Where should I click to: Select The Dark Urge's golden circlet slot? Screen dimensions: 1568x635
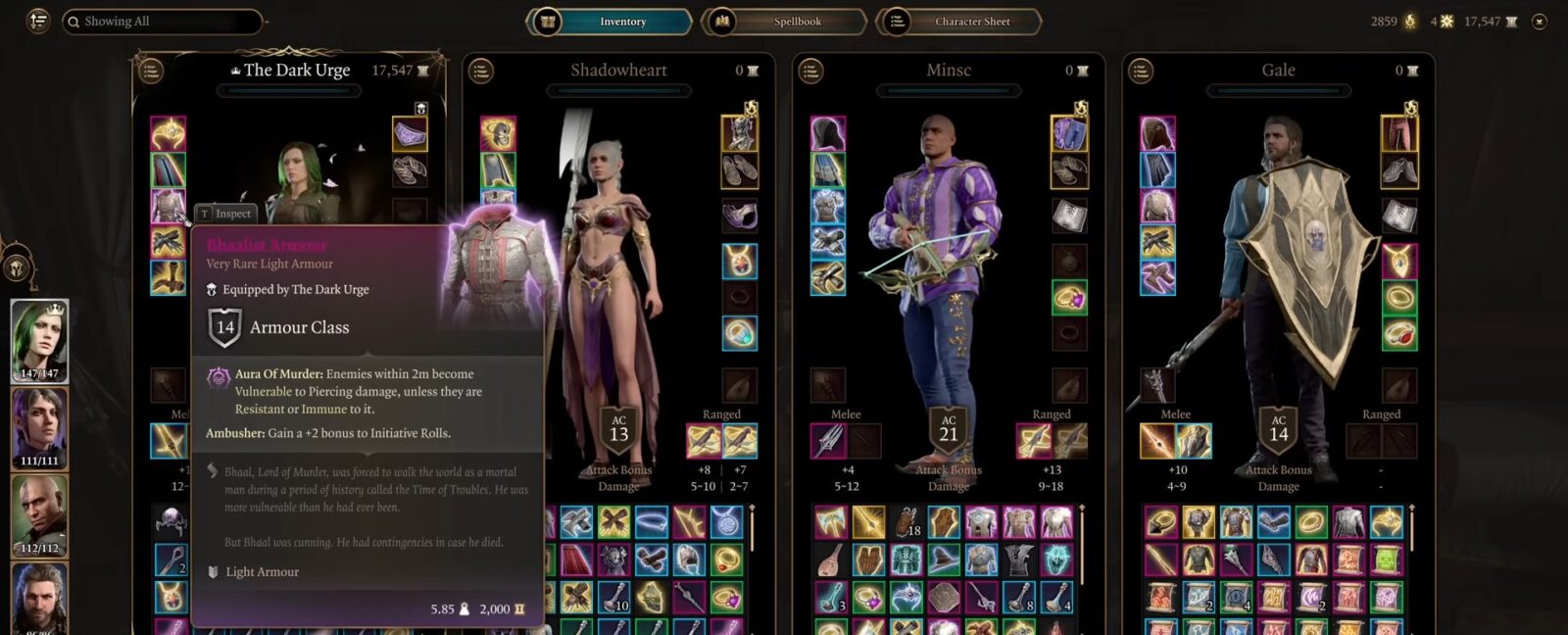(169, 134)
